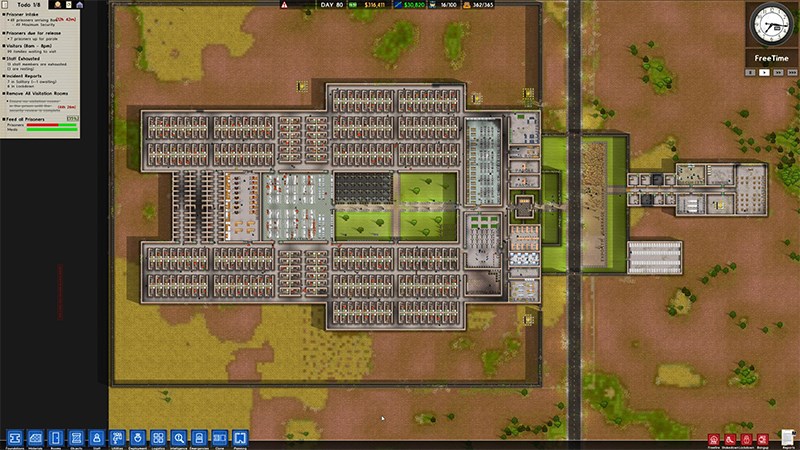Open the Intelligence menu
The image size is (800, 450).
[179, 437]
